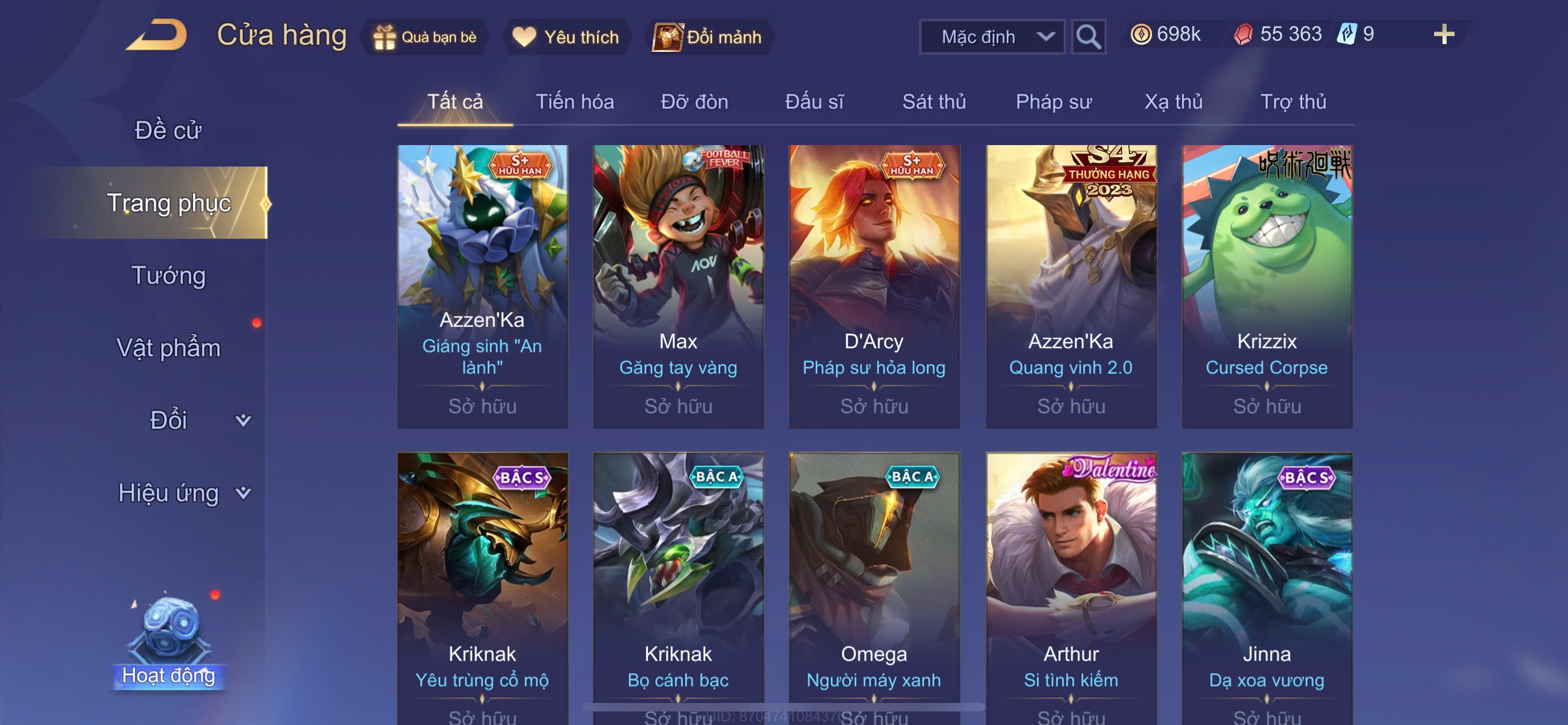Go to the Vật phẩm items section
Screen dimensions: 1568x725
click(168, 348)
